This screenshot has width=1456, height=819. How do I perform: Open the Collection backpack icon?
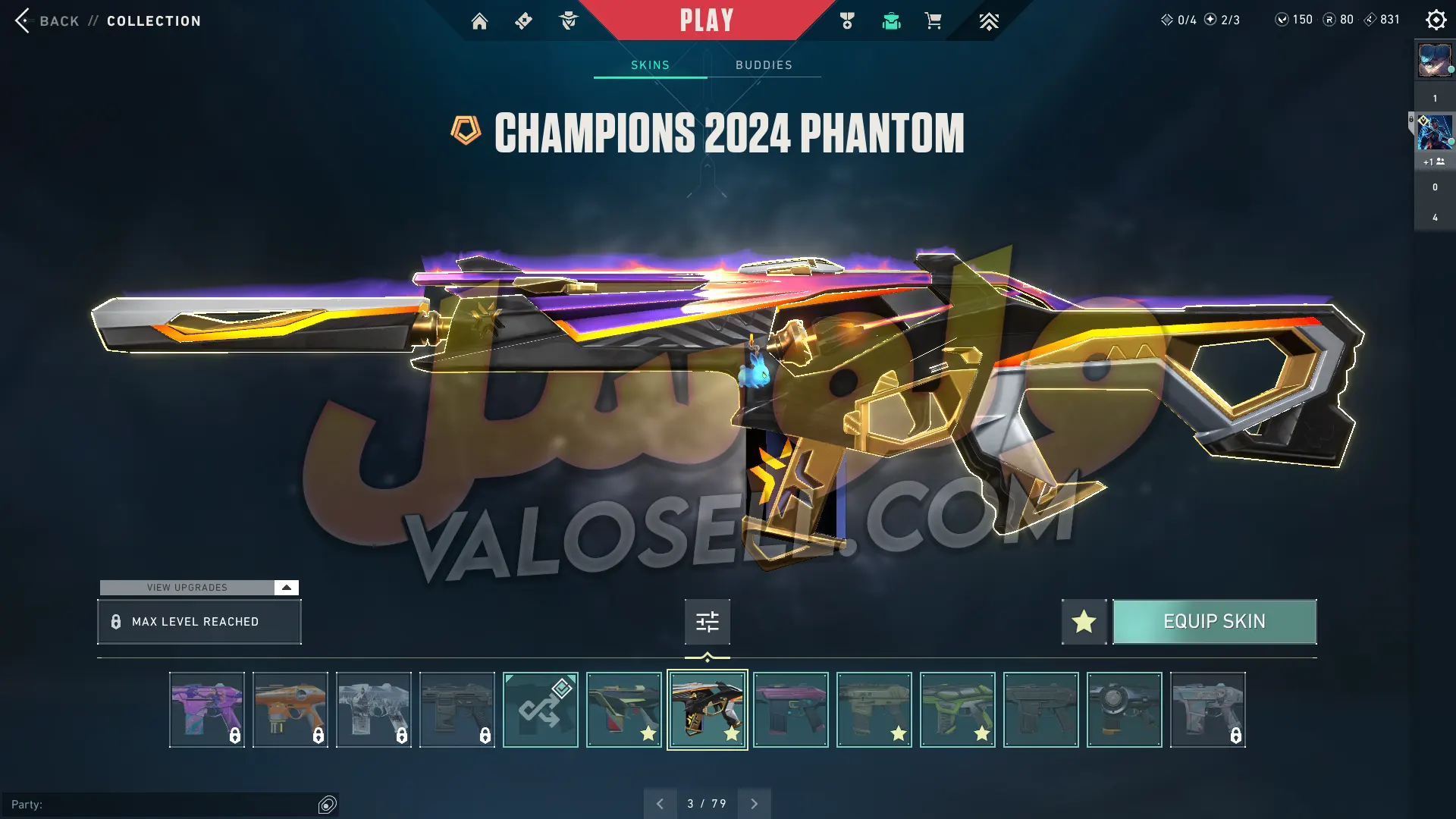click(891, 21)
